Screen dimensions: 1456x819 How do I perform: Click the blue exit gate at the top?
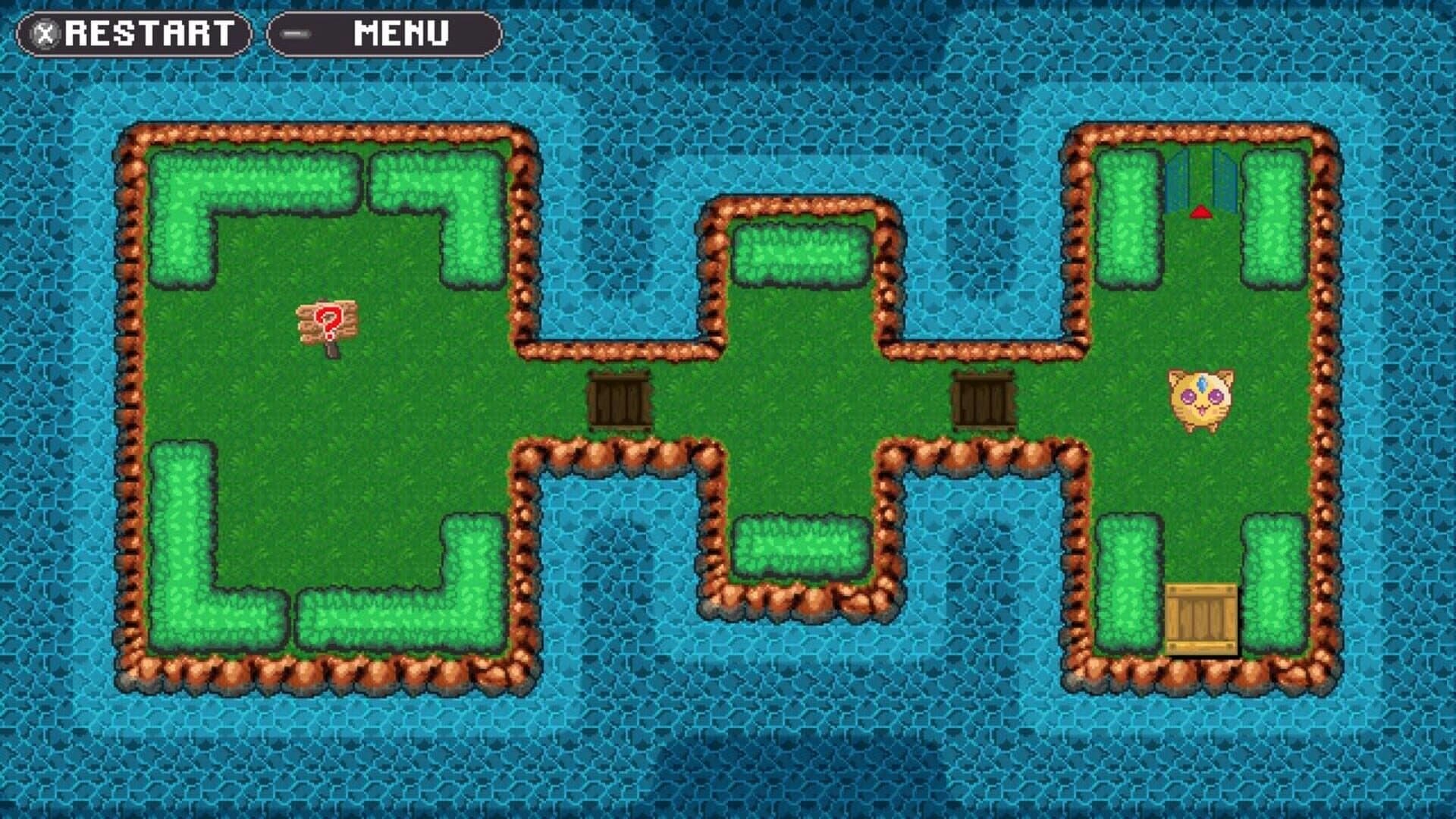1202,178
